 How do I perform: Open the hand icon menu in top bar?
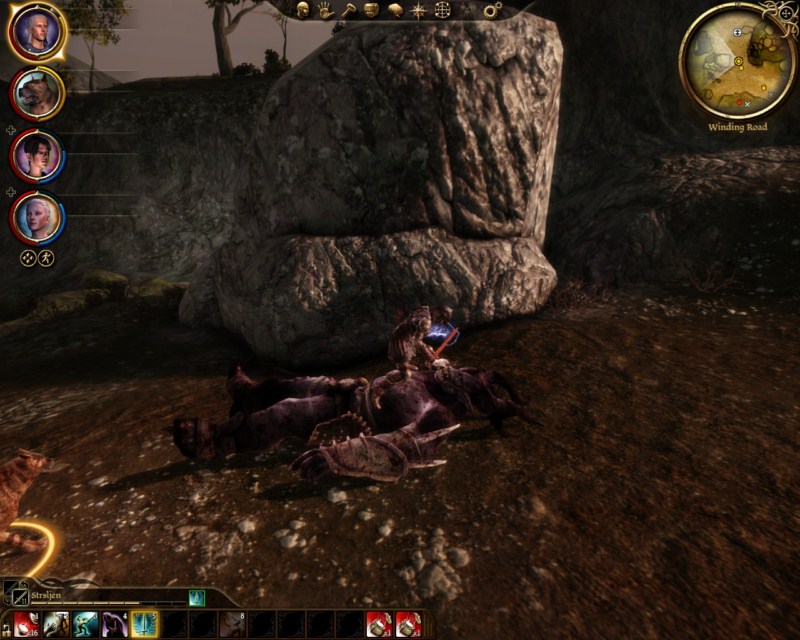point(325,10)
